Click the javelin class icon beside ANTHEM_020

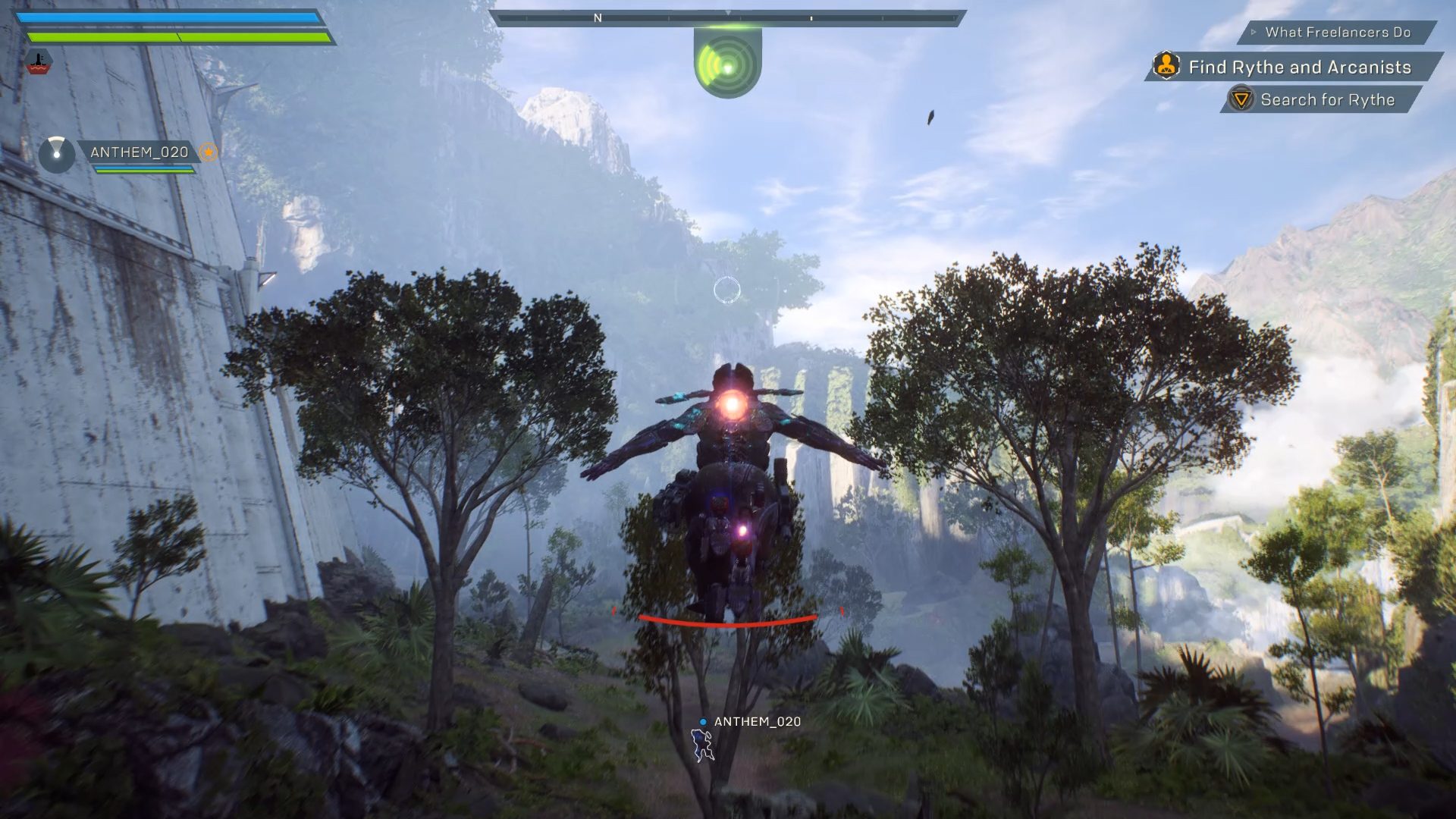click(x=56, y=154)
